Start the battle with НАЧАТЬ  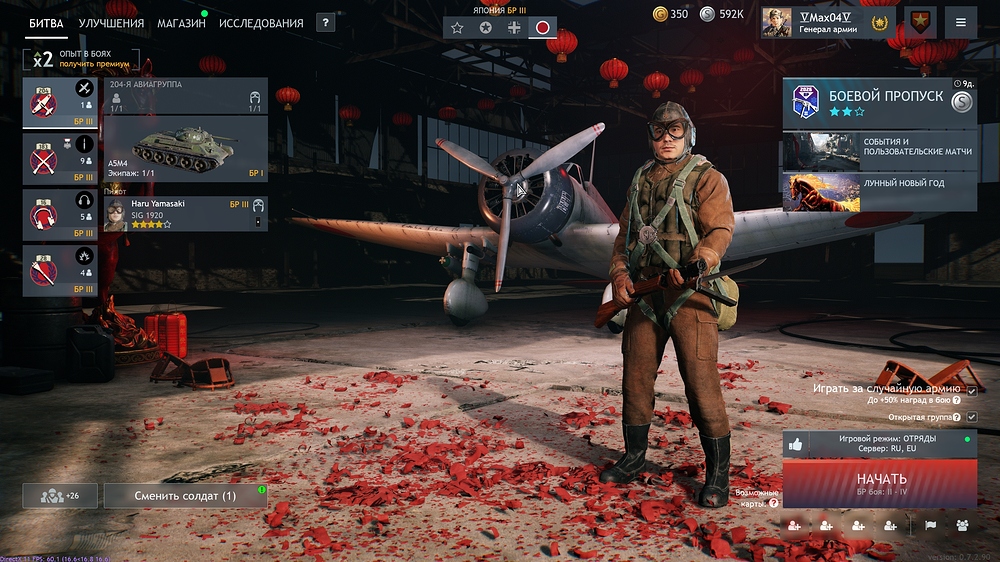(880, 483)
